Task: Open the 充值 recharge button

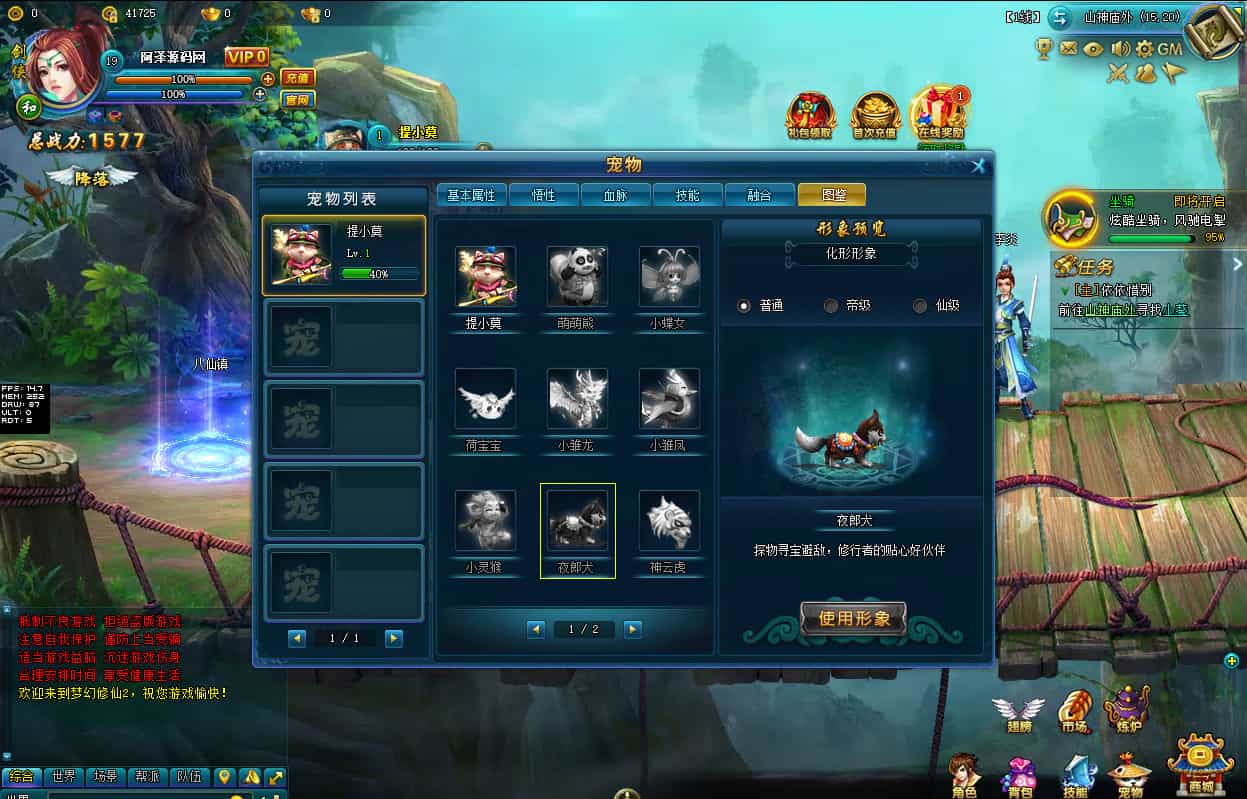Action: 297,78
